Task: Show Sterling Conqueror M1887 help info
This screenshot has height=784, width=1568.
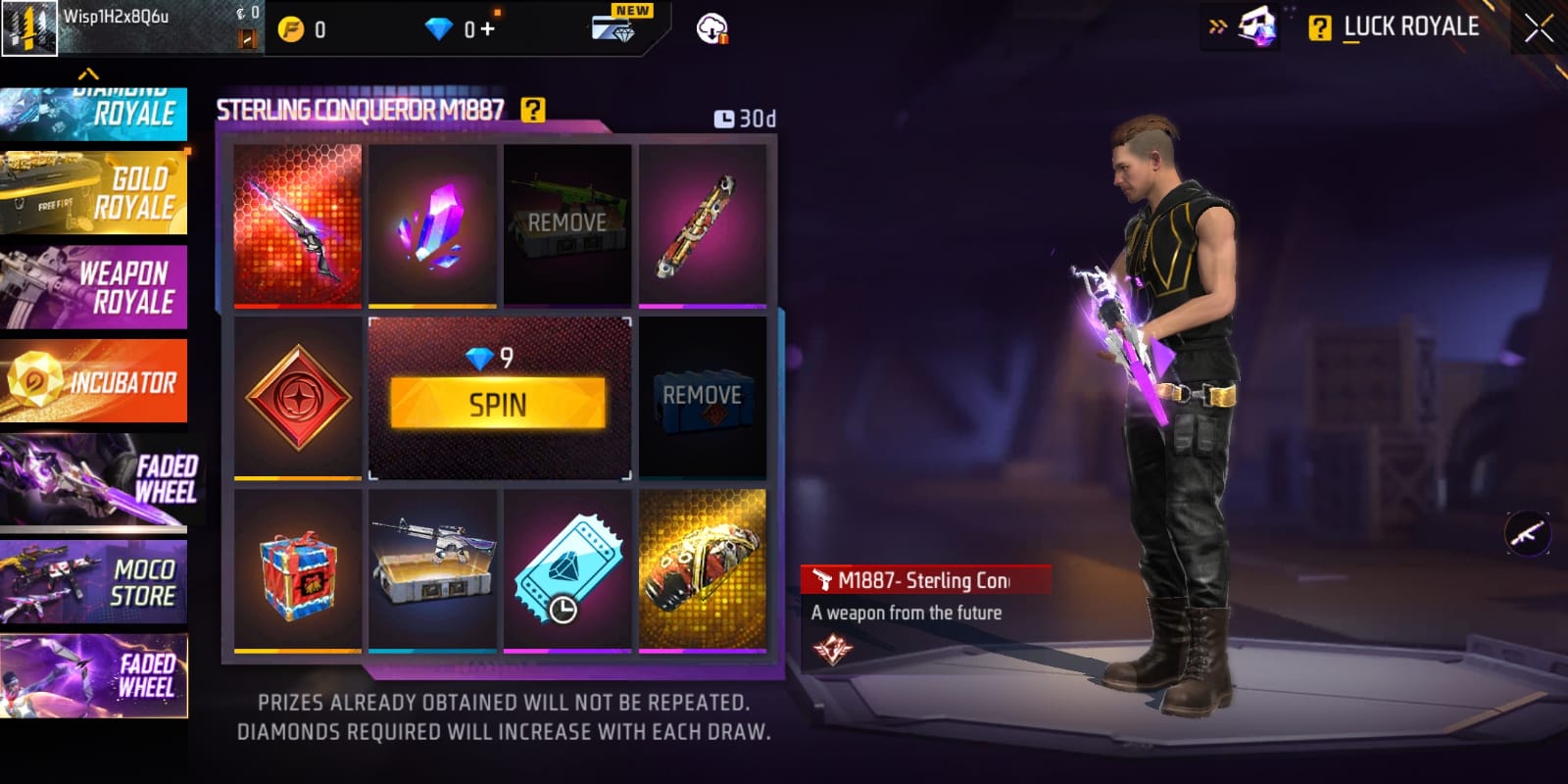Action: pyautogui.click(x=532, y=110)
